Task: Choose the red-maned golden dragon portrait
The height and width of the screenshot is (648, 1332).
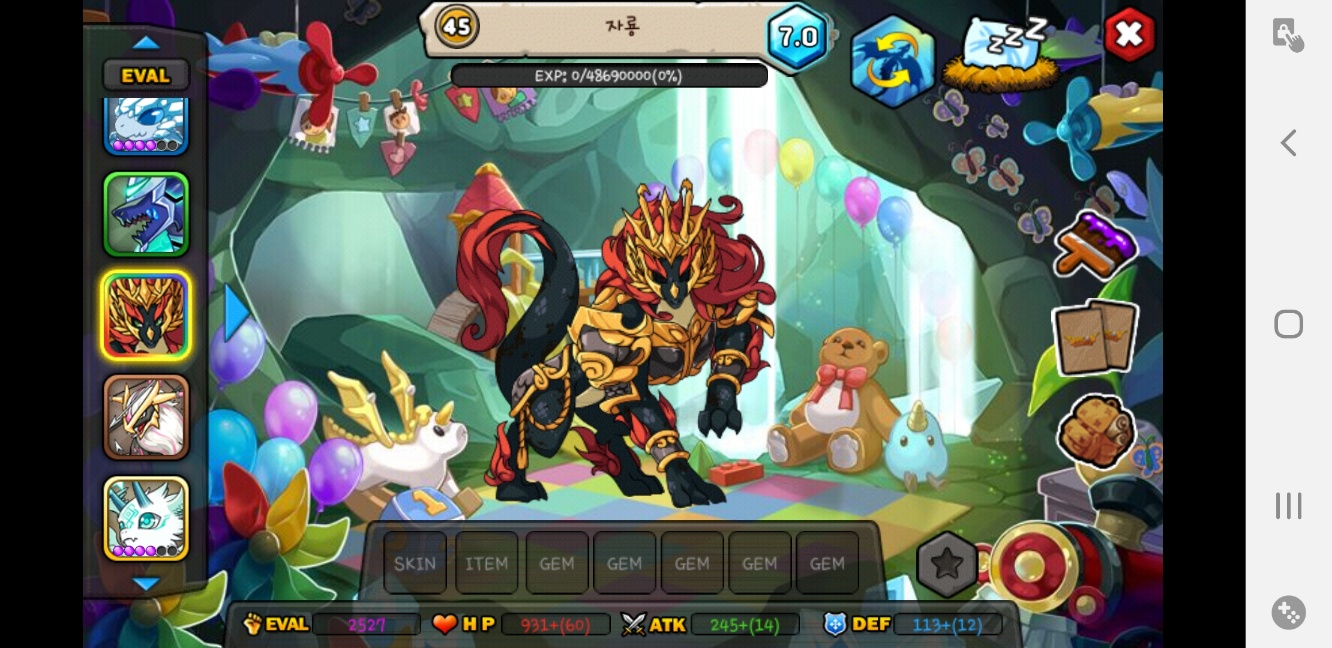Action: (146, 316)
